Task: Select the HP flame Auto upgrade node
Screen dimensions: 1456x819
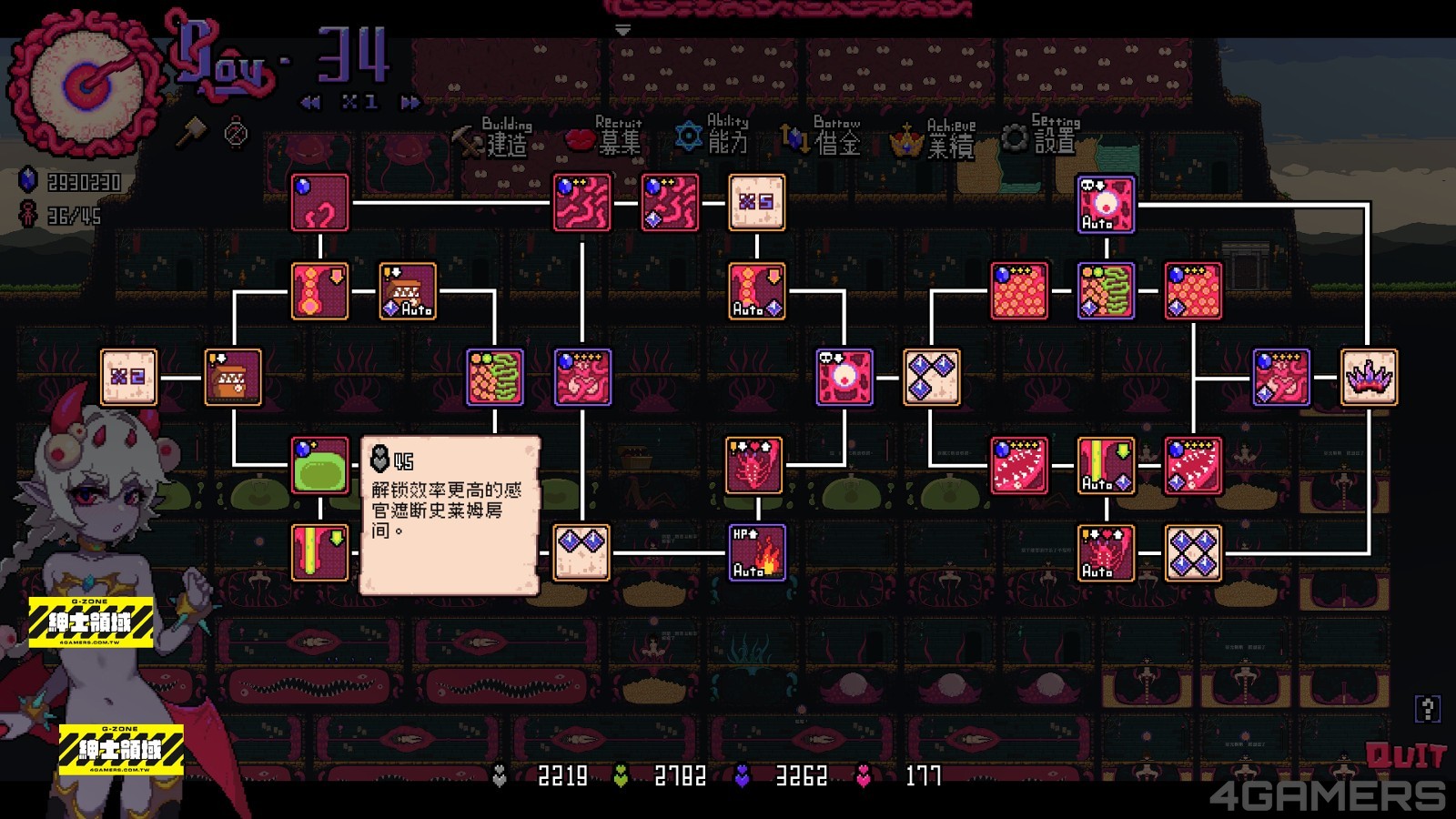Action: (756, 552)
